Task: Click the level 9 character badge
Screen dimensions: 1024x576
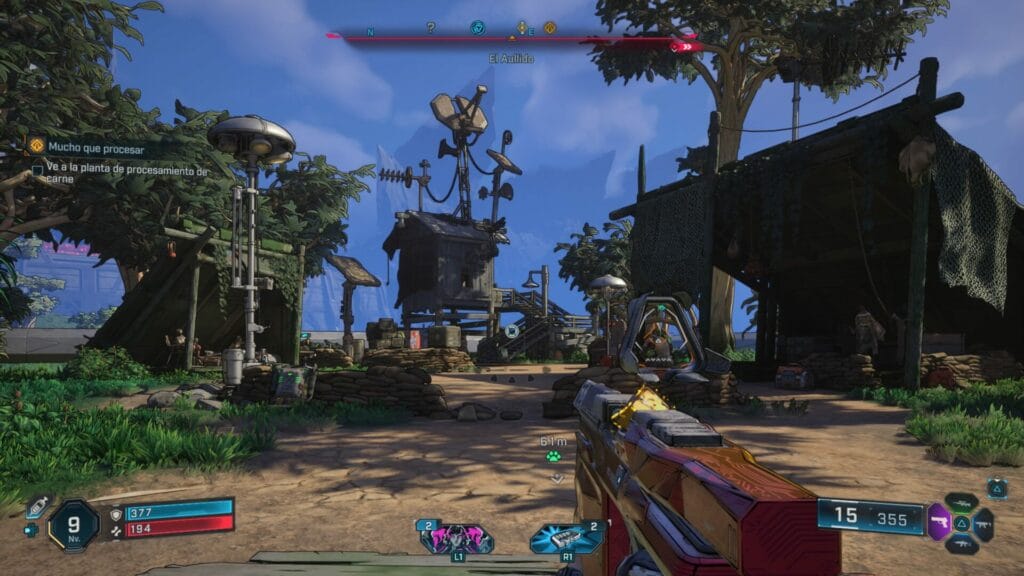Action: [x=74, y=523]
